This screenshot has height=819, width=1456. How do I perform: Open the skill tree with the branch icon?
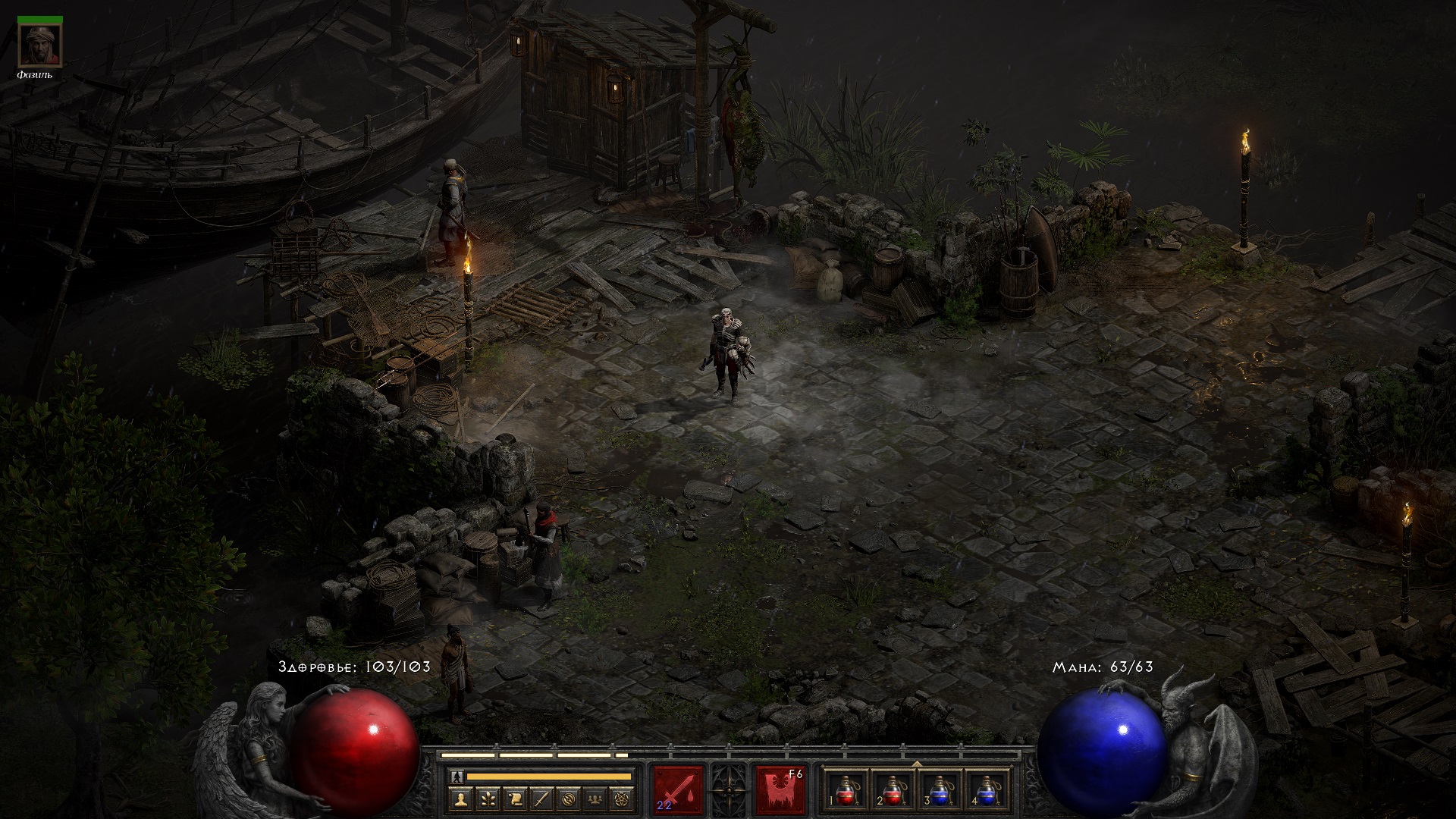pyautogui.click(x=487, y=799)
